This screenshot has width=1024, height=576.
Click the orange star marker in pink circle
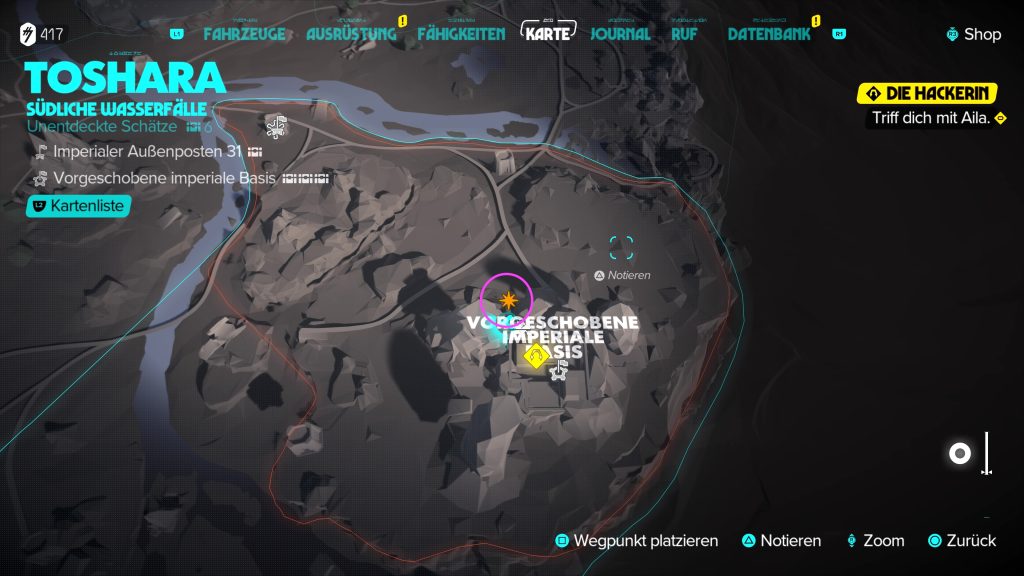[x=507, y=299]
